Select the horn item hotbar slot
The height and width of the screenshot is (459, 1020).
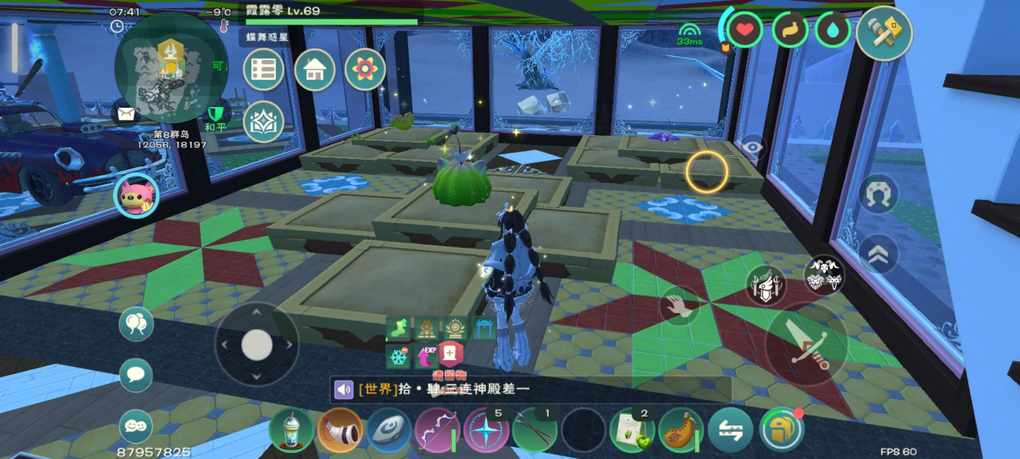click(340, 430)
